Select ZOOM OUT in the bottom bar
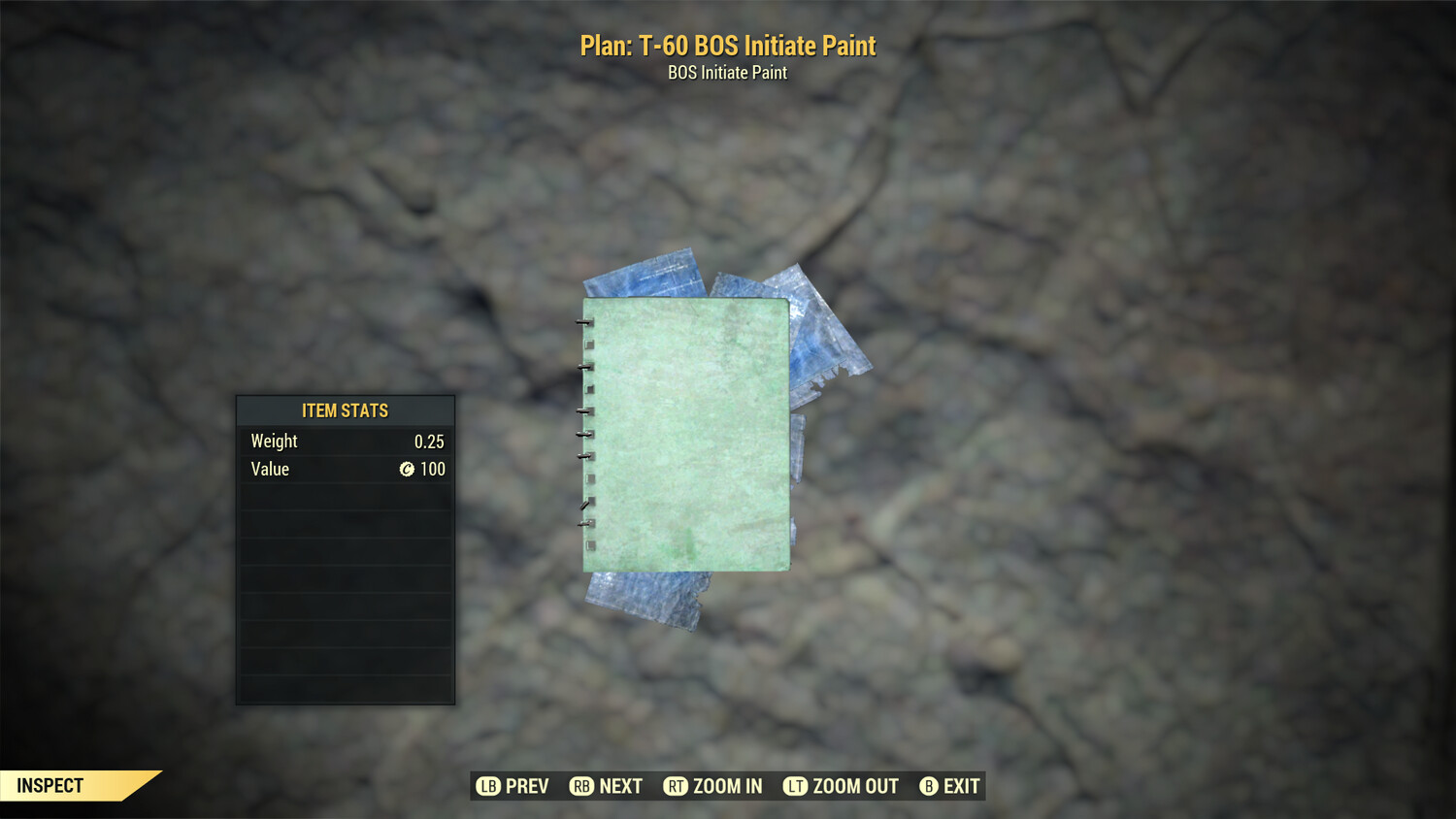Screen dimensions: 1456x819 click(842, 786)
